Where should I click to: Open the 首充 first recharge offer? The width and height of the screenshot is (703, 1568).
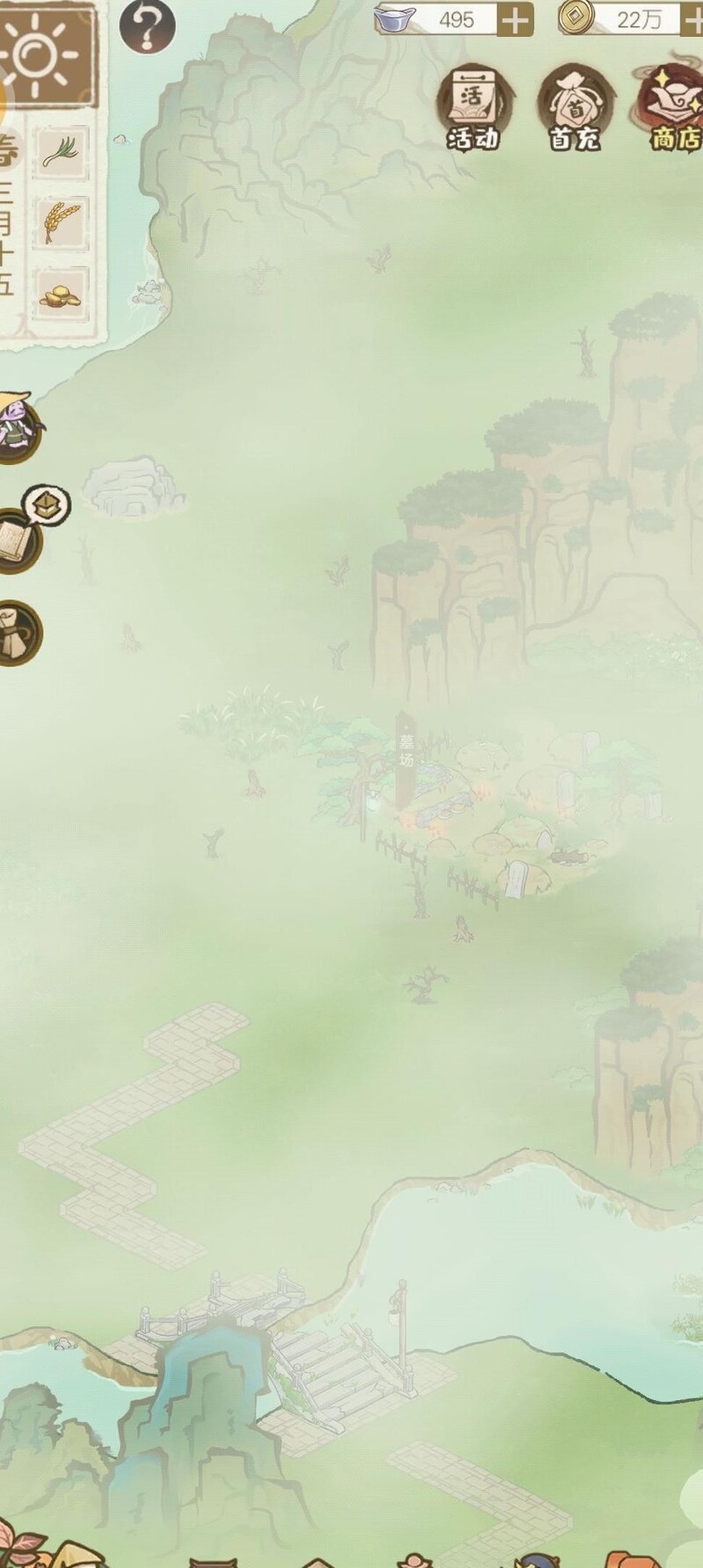click(x=575, y=110)
